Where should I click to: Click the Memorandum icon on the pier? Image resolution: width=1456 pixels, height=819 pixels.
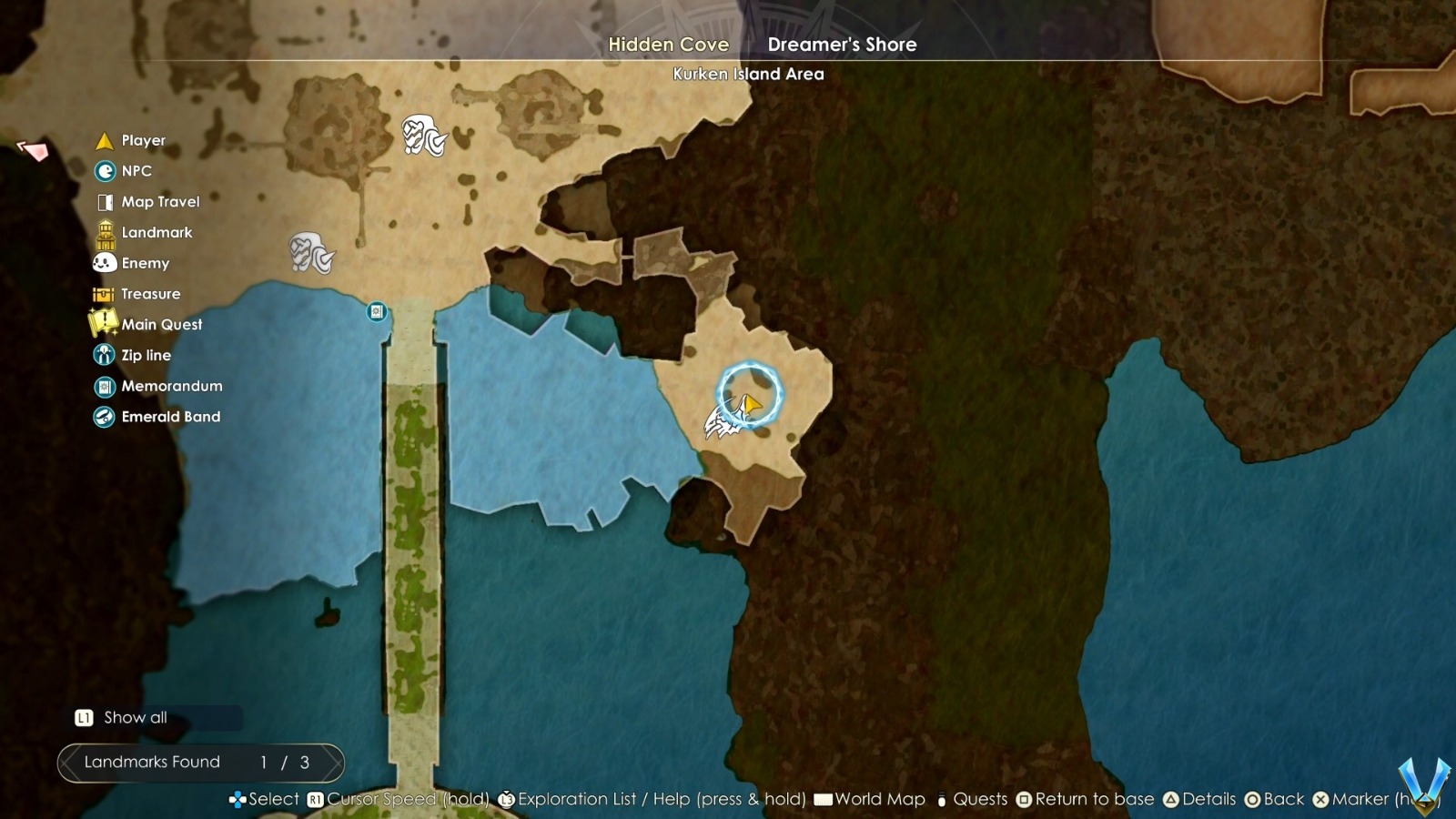pyautogui.click(x=376, y=312)
